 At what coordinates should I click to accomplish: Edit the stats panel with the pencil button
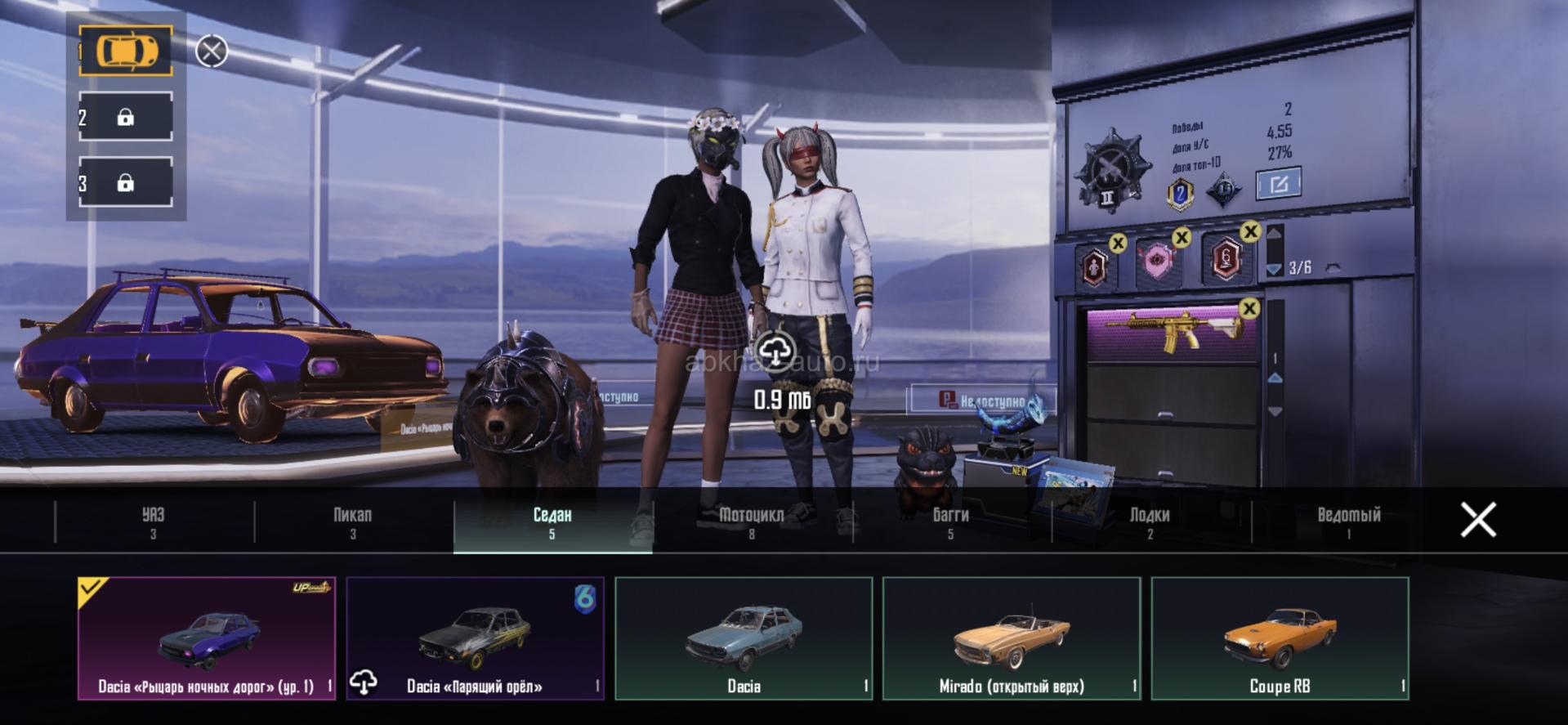click(1279, 184)
